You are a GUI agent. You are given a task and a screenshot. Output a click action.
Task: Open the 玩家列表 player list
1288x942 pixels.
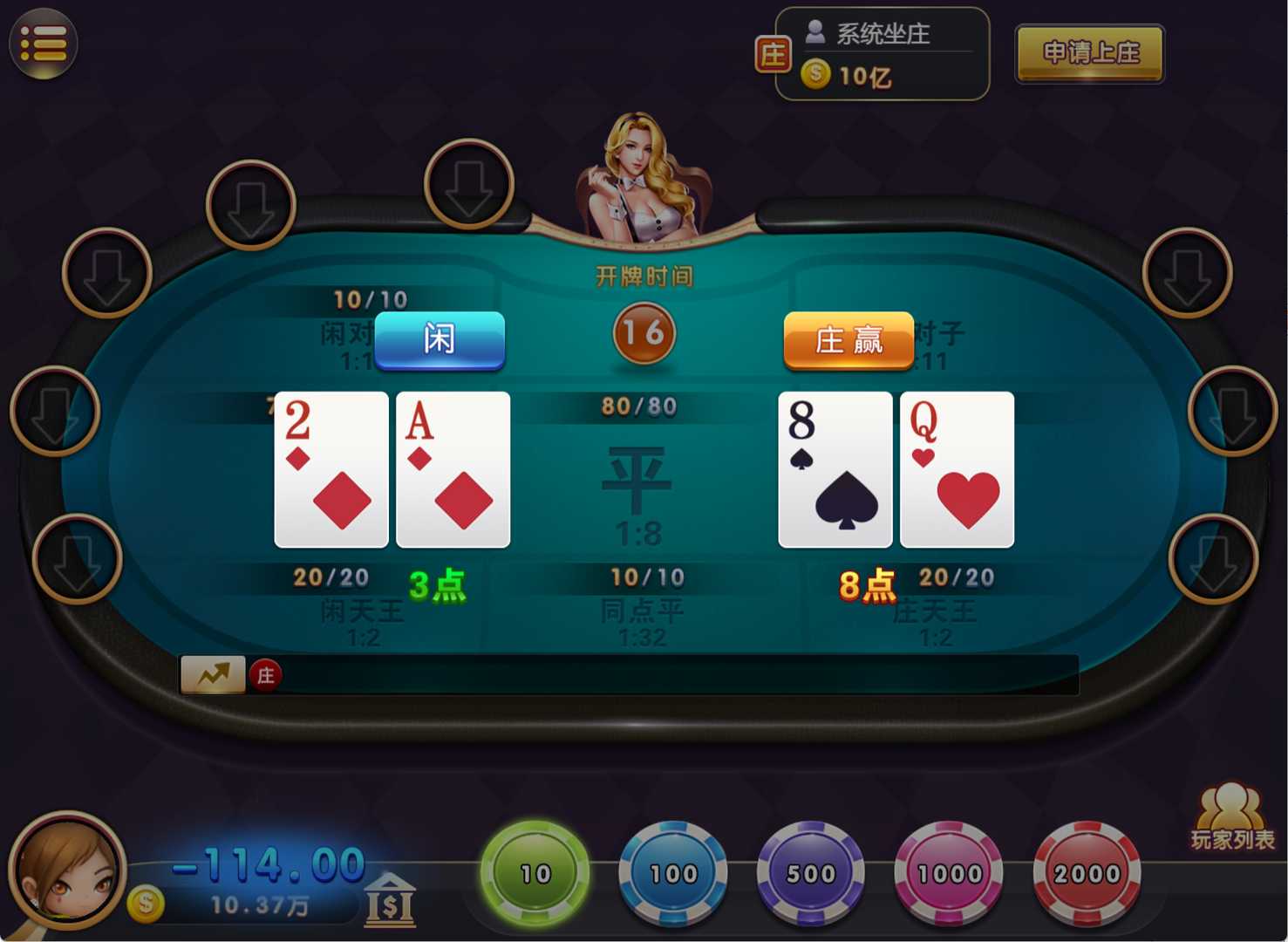tap(1231, 816)
